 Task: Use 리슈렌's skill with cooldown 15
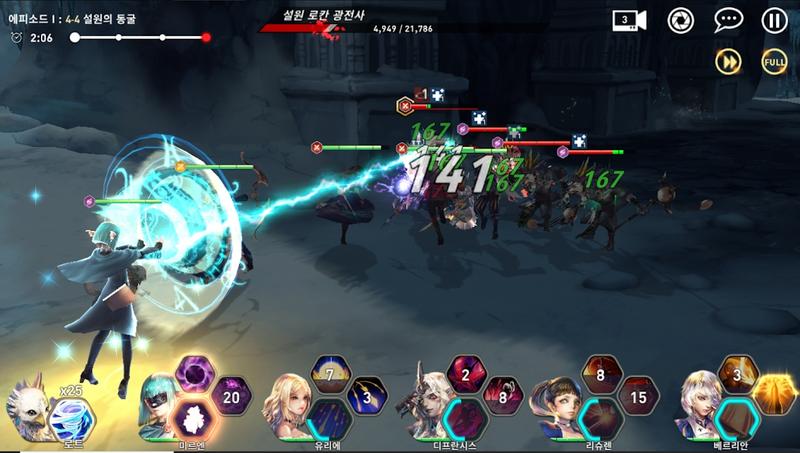638,395
